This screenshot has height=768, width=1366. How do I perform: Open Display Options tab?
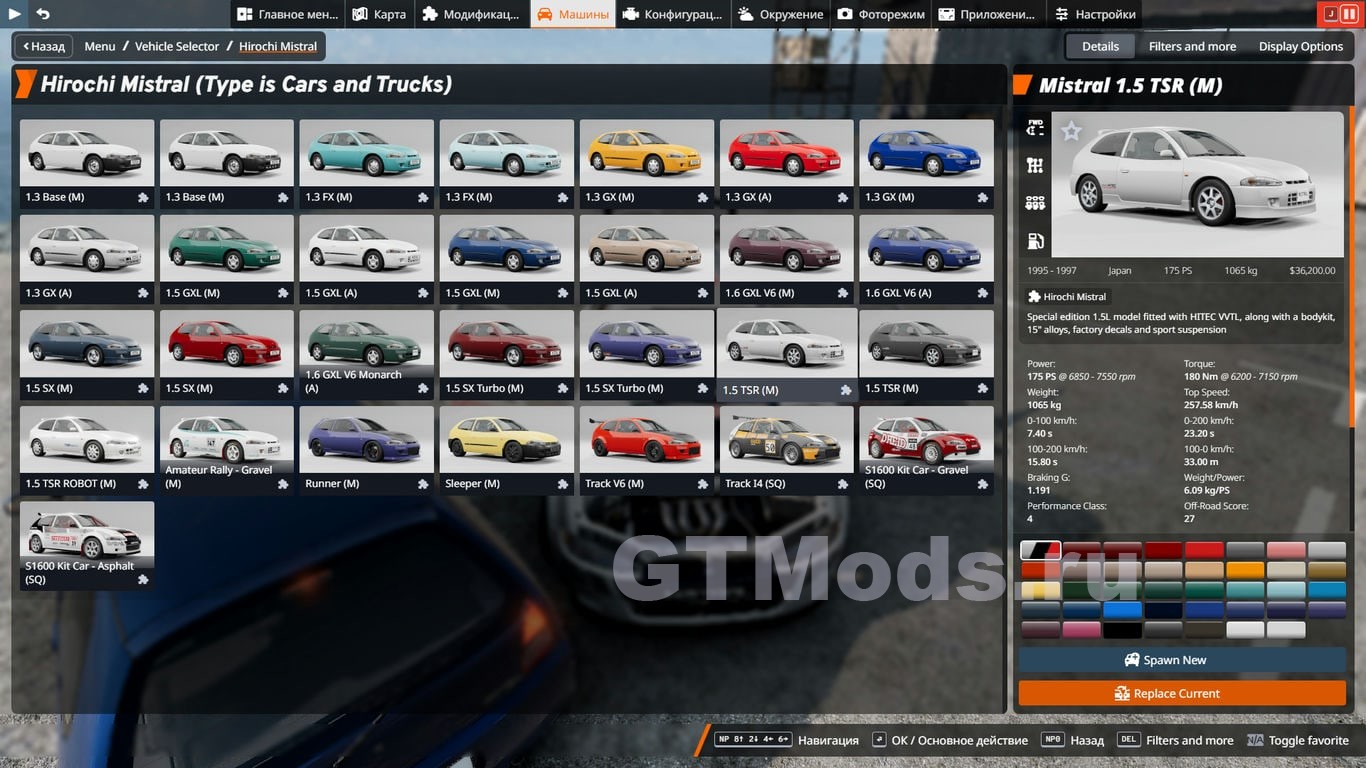pyautogui.click(x=1300, y=46)
